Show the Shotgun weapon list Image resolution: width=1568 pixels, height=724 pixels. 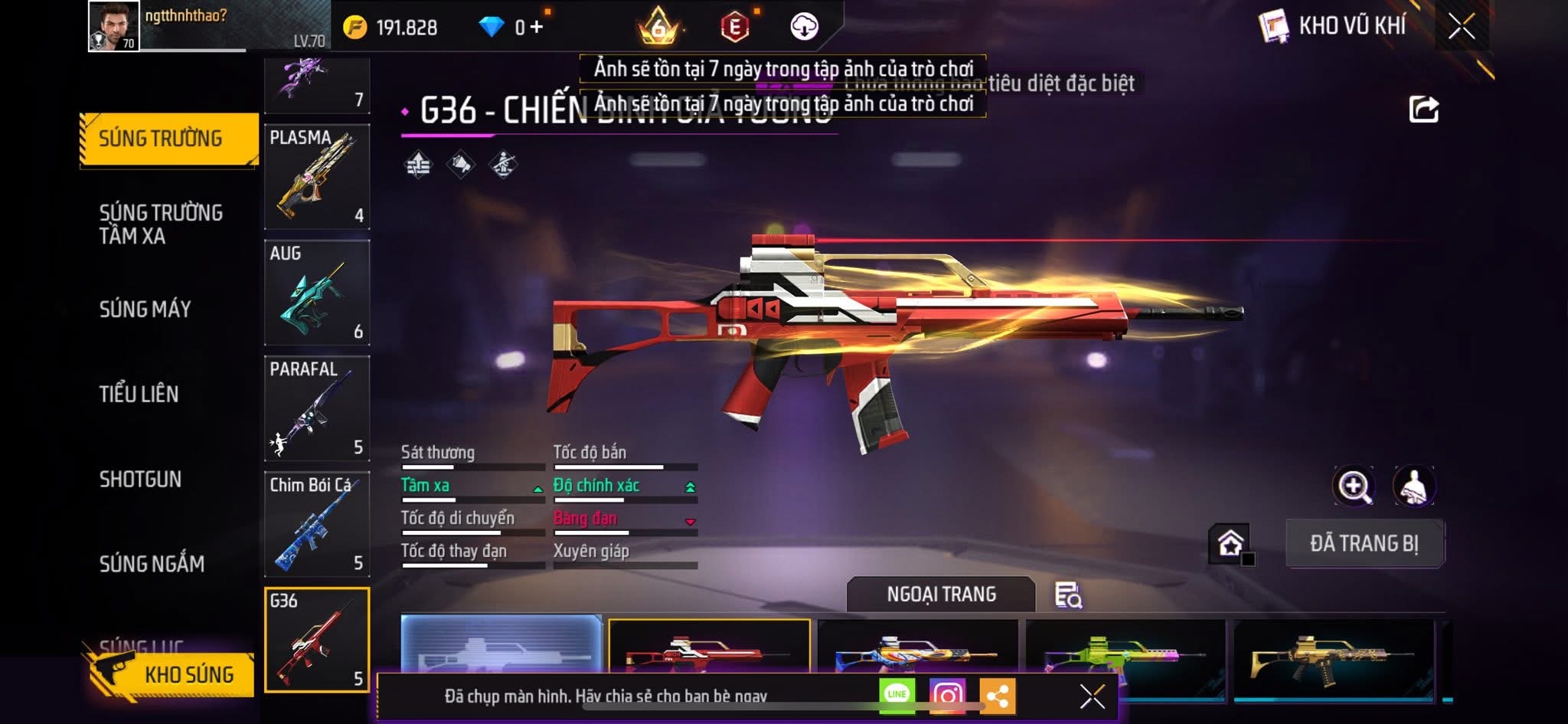(140, 479)
